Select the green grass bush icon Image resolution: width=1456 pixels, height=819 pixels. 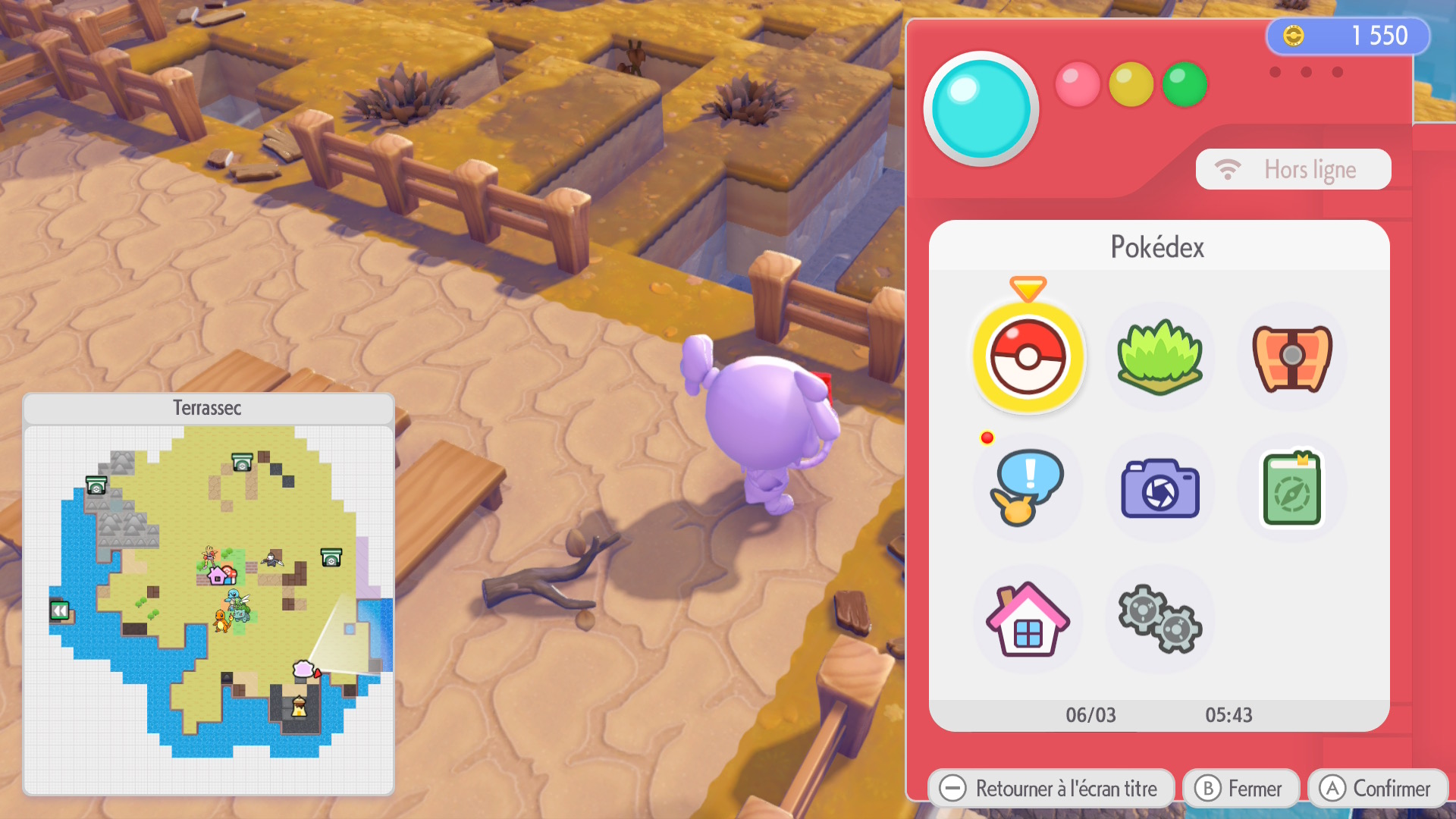click(1159, 357)
